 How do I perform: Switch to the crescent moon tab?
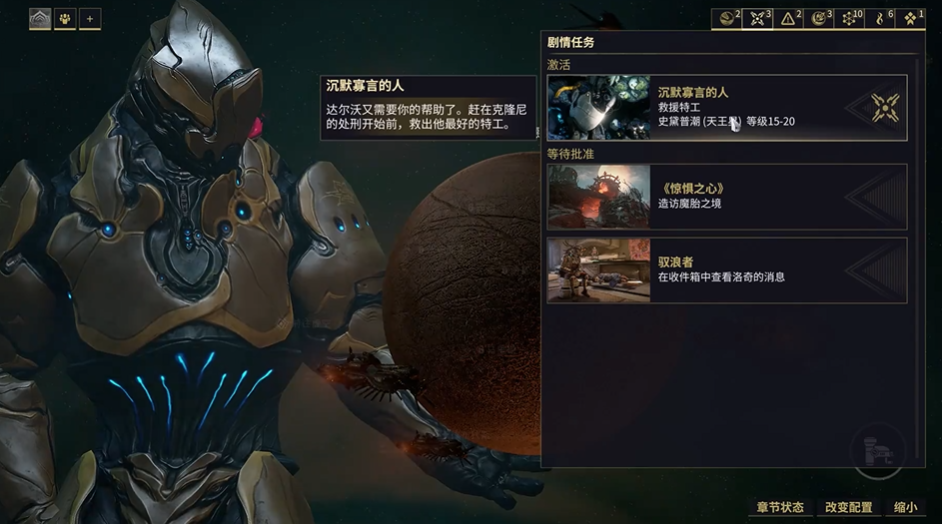(819, 18)
